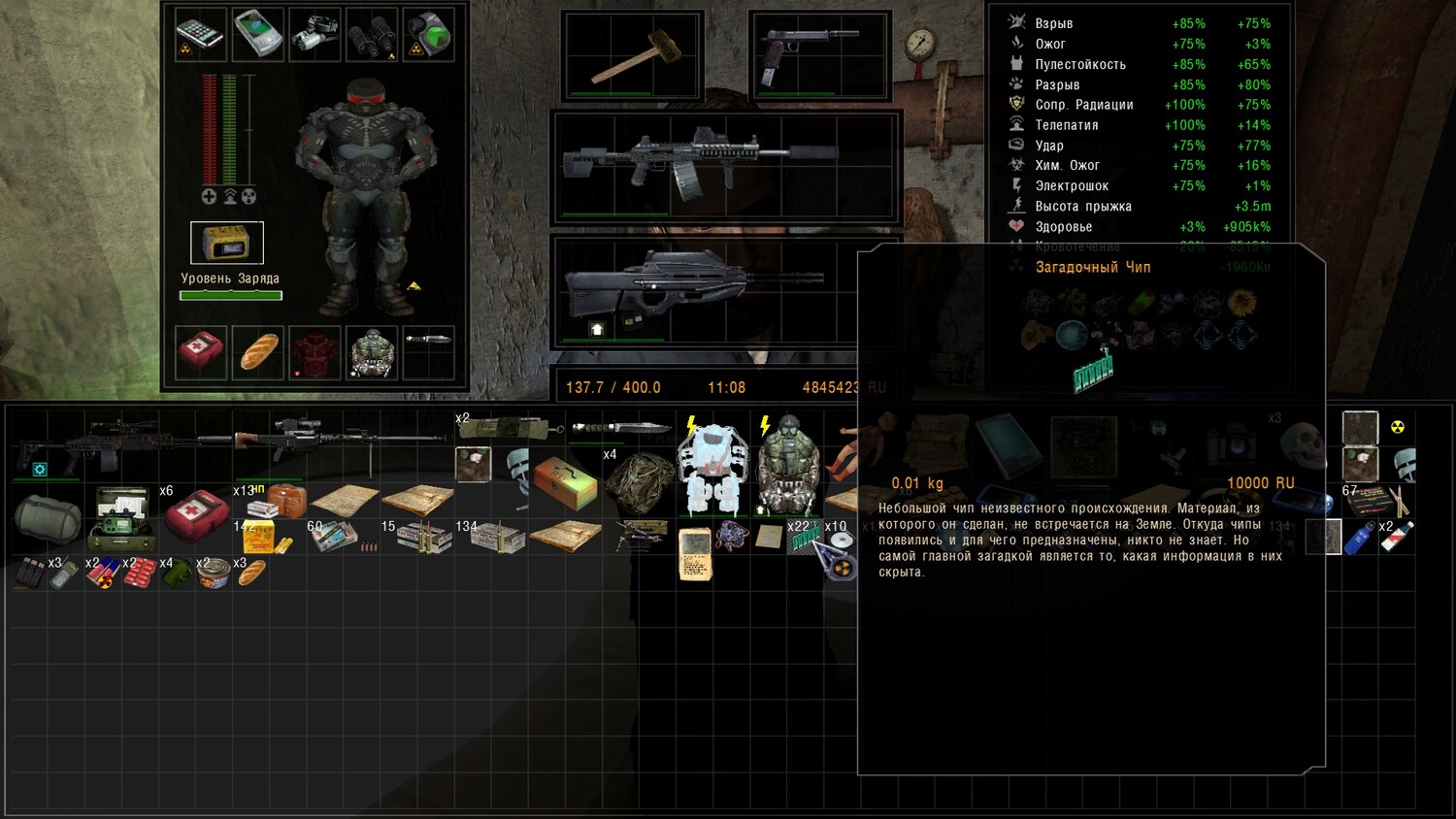1456x819 pixels.
Task: Pick the combat knife in inventory
Action: (621, 428)
